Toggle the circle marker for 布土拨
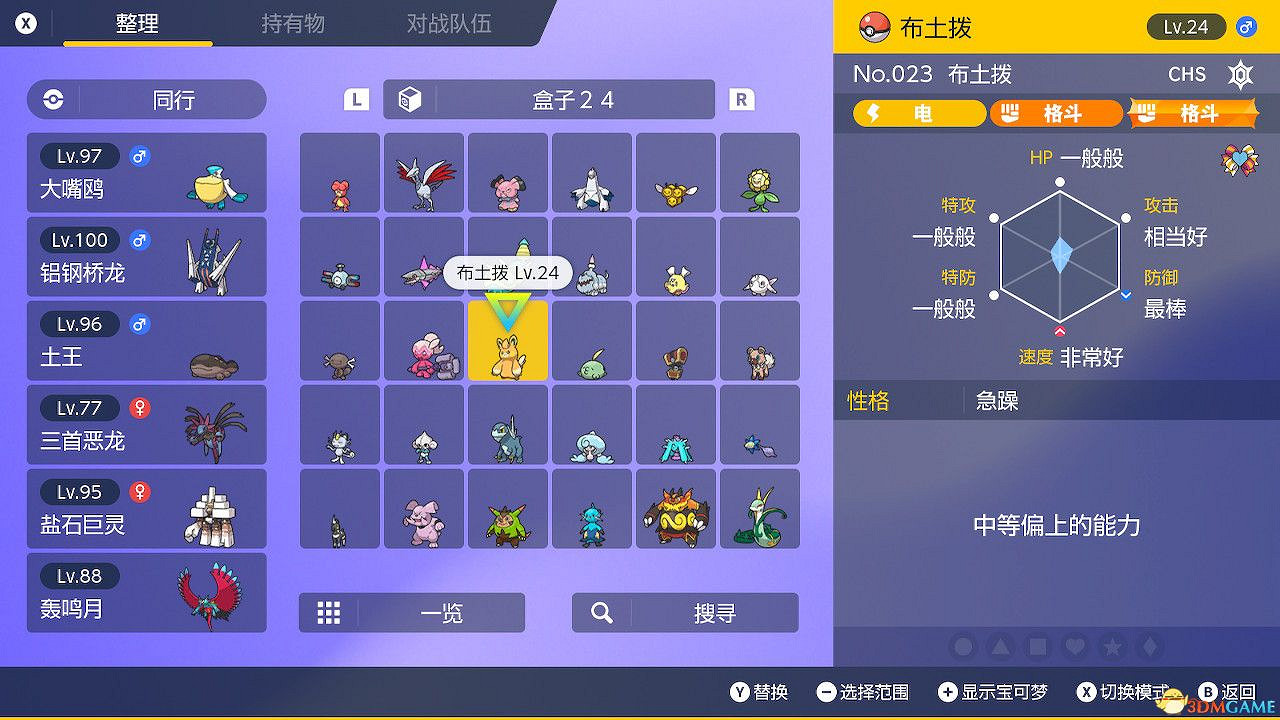 point(962,647)
